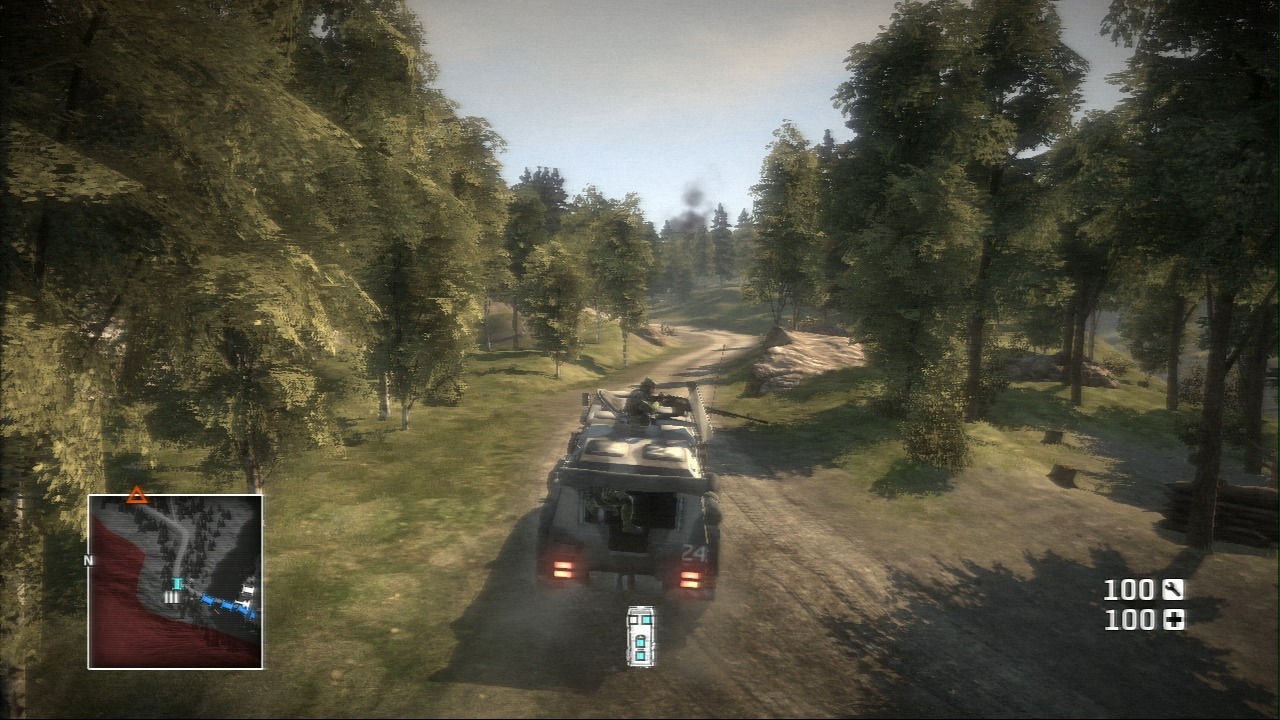This screenshot has width=1280, height=720.
Task: Click the minimap in the corner
Action: point(175,582)
